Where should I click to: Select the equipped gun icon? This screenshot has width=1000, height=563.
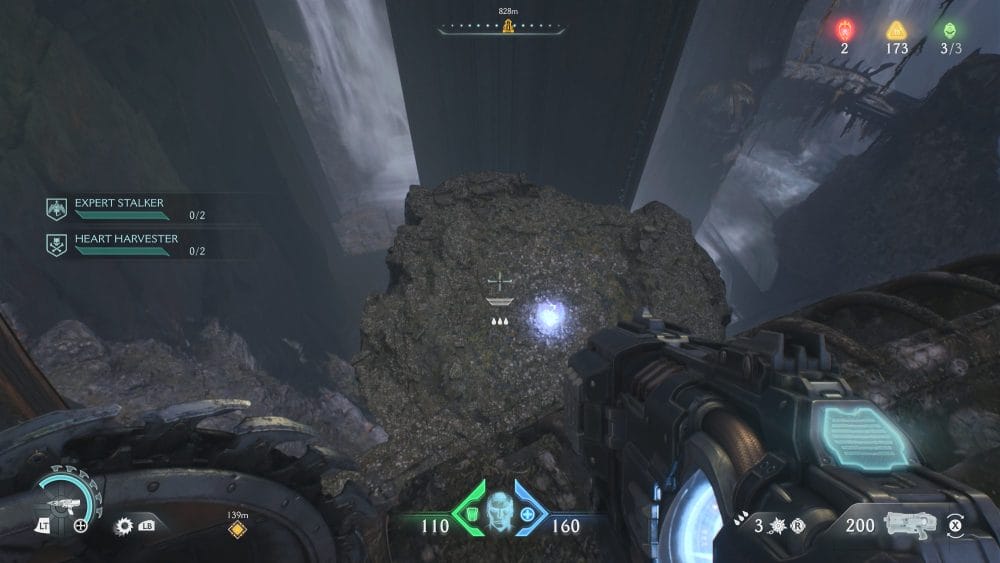(x=910, y=524)
